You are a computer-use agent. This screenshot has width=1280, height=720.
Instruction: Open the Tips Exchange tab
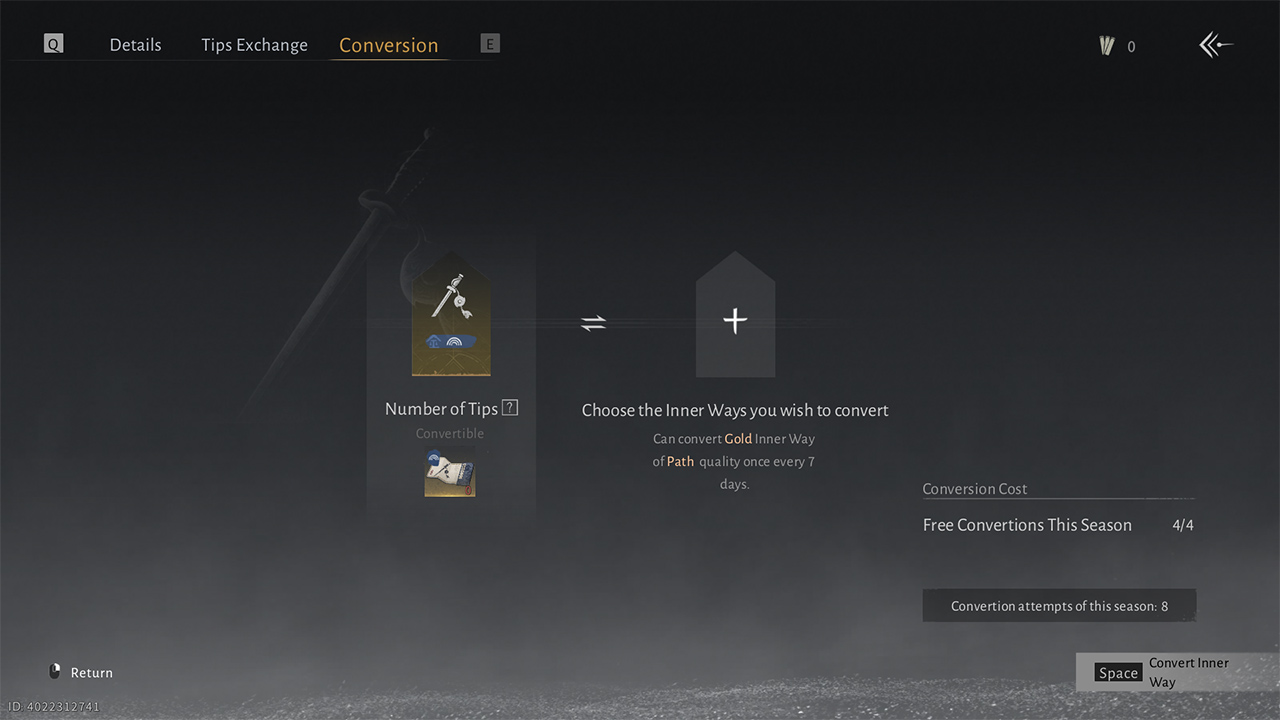click(x=254, y=45)
